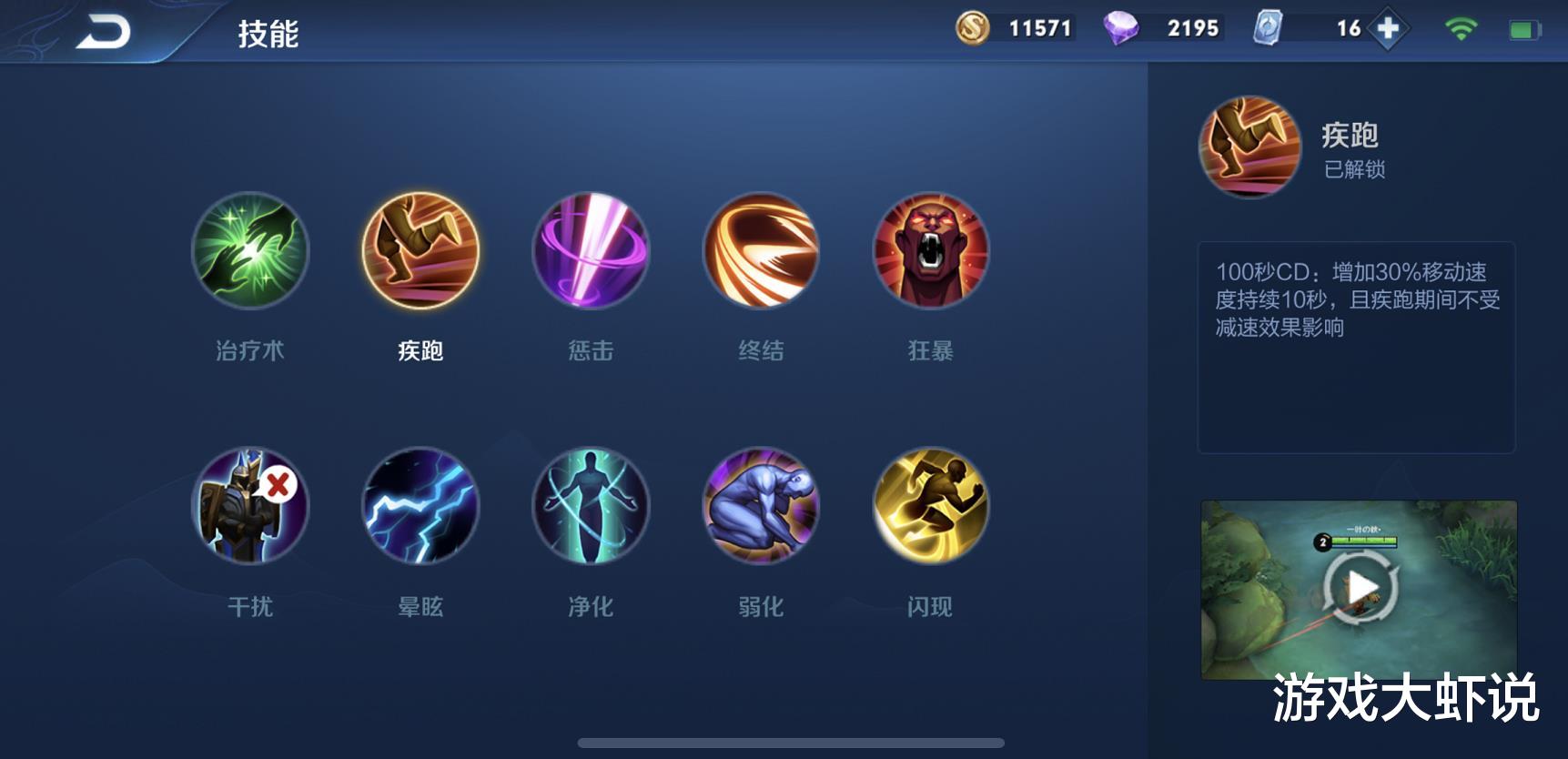
Task: Select the 弱化 (Weaken) skill icon
Action: [x=760, y=507]
